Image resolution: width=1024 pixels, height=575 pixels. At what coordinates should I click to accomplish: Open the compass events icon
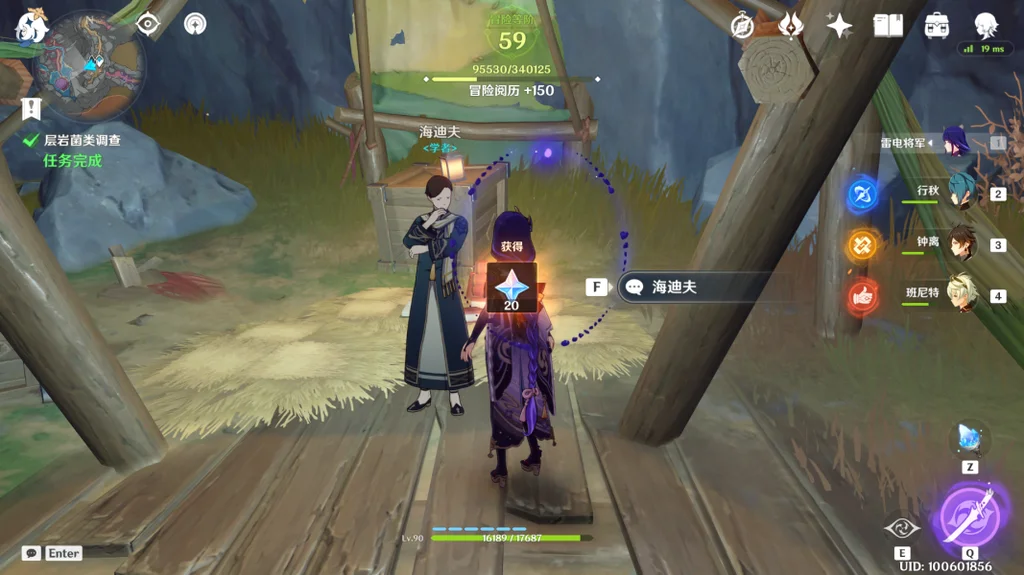tap(742, 26)
